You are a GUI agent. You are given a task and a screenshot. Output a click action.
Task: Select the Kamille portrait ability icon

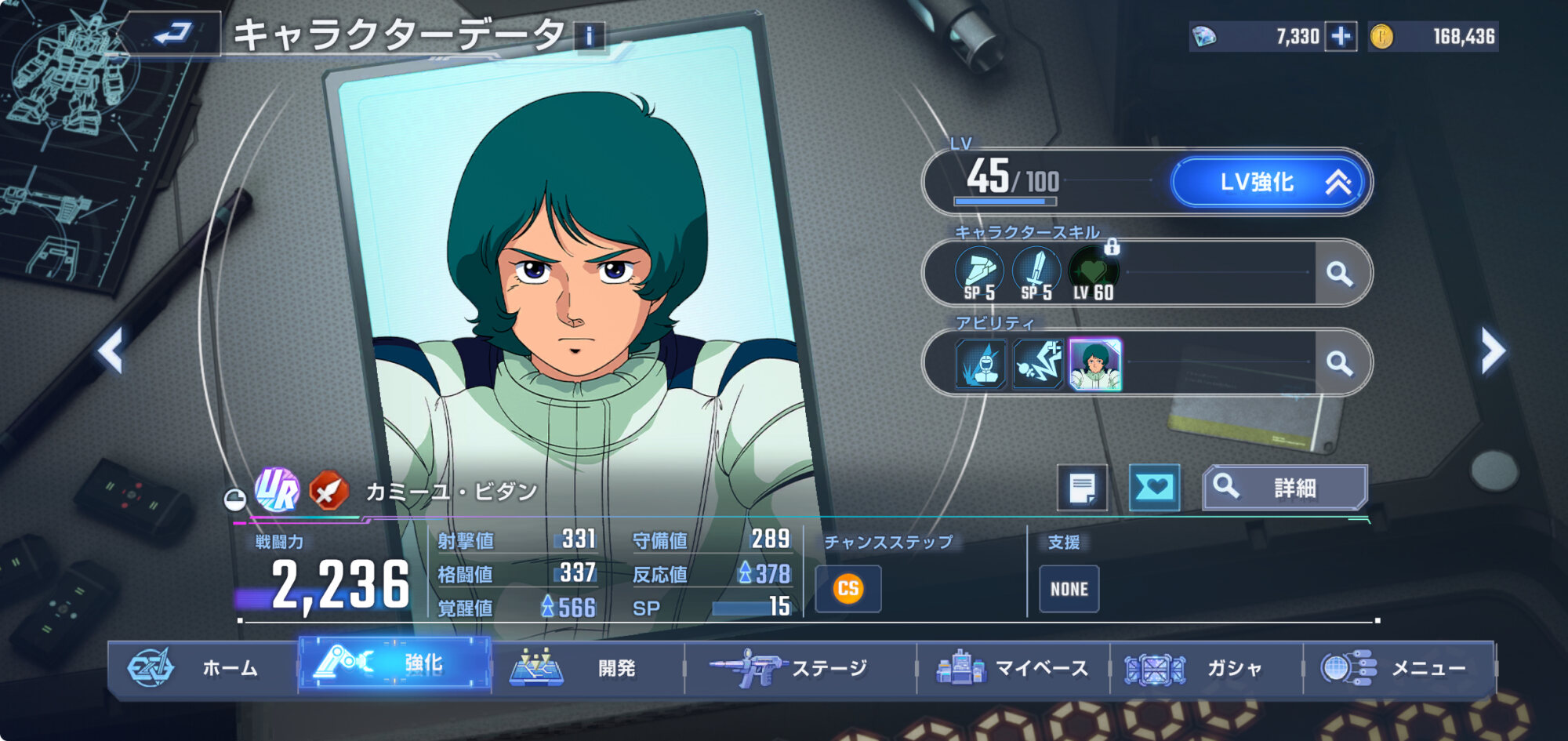[x=1095, y=365]
